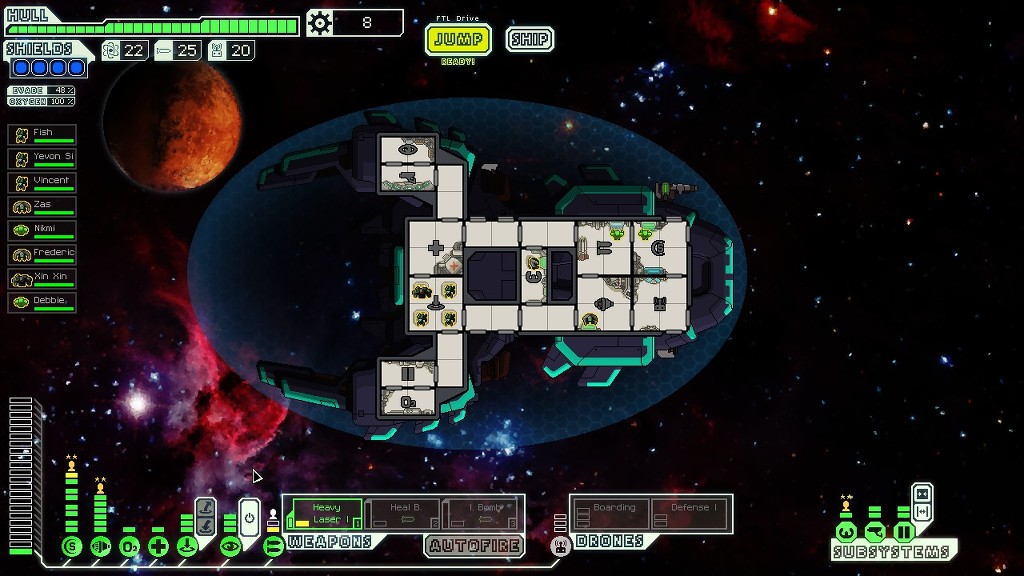Activate the FTL Jump button

click(x=458, y=40)
